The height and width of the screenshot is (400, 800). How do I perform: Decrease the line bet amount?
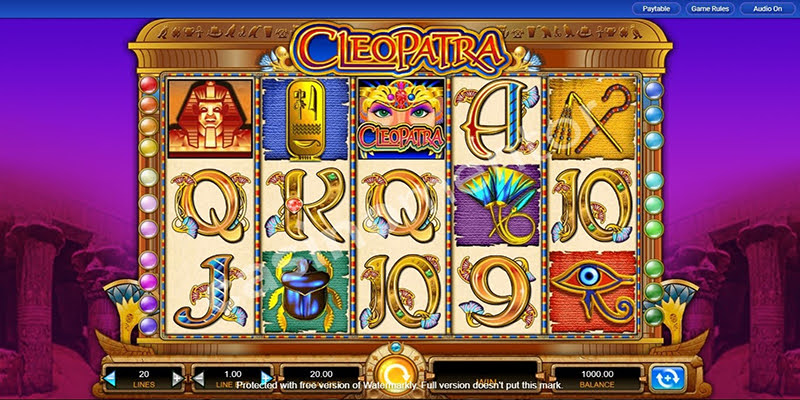click(197, 378)
